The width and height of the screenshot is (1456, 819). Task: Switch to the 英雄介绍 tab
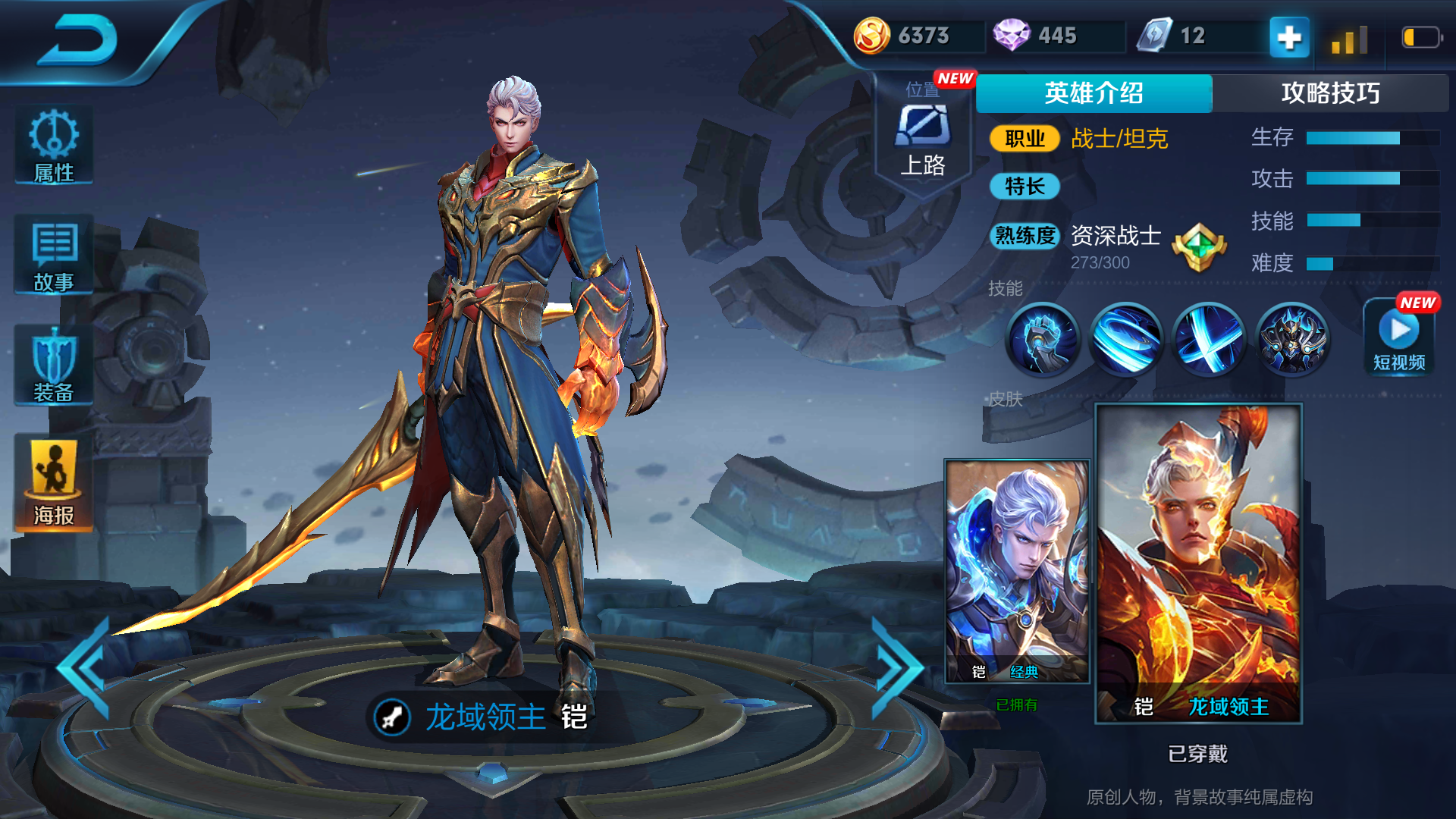[1094, 93]
